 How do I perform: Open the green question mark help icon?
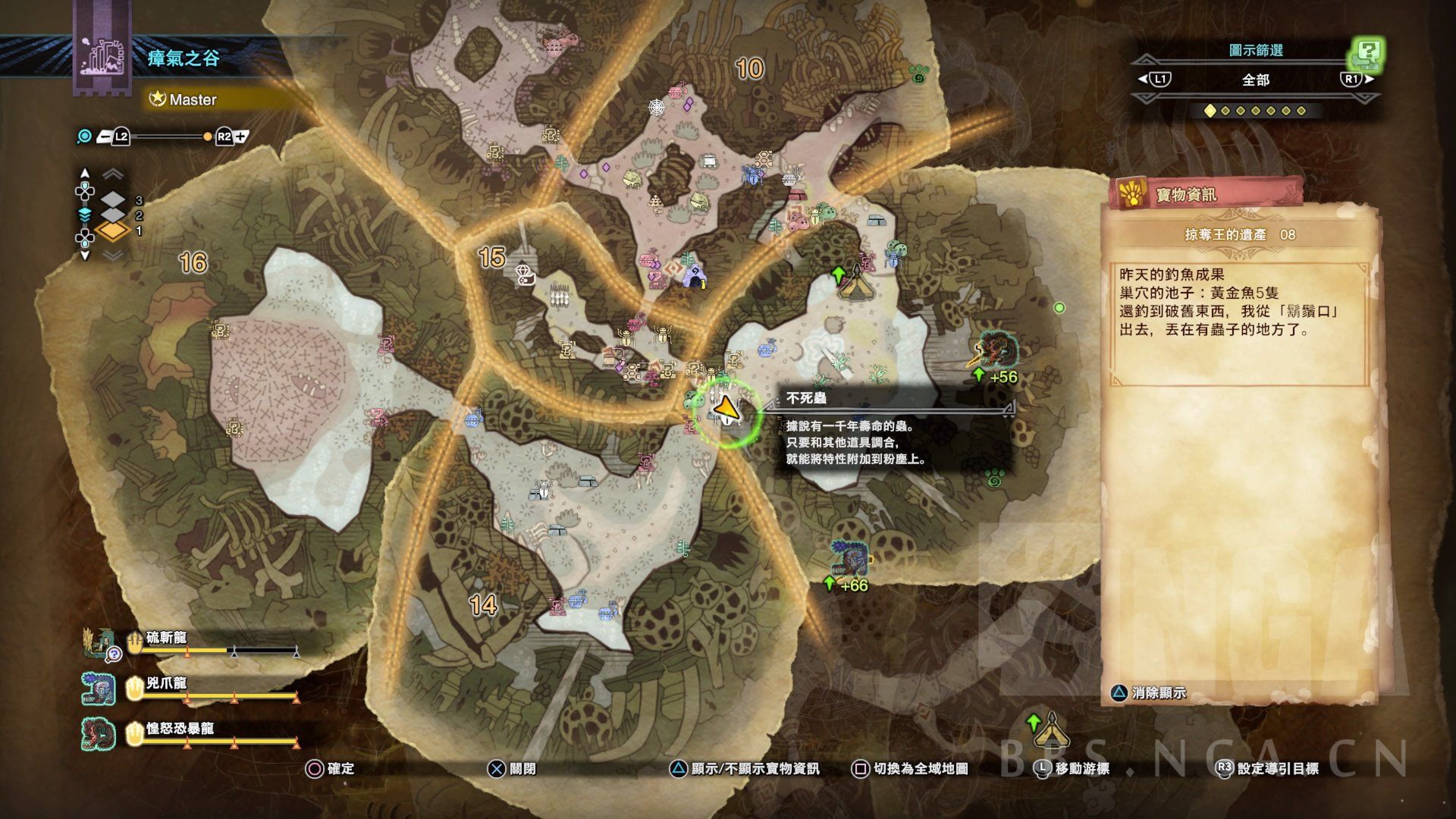point(1367,53)
